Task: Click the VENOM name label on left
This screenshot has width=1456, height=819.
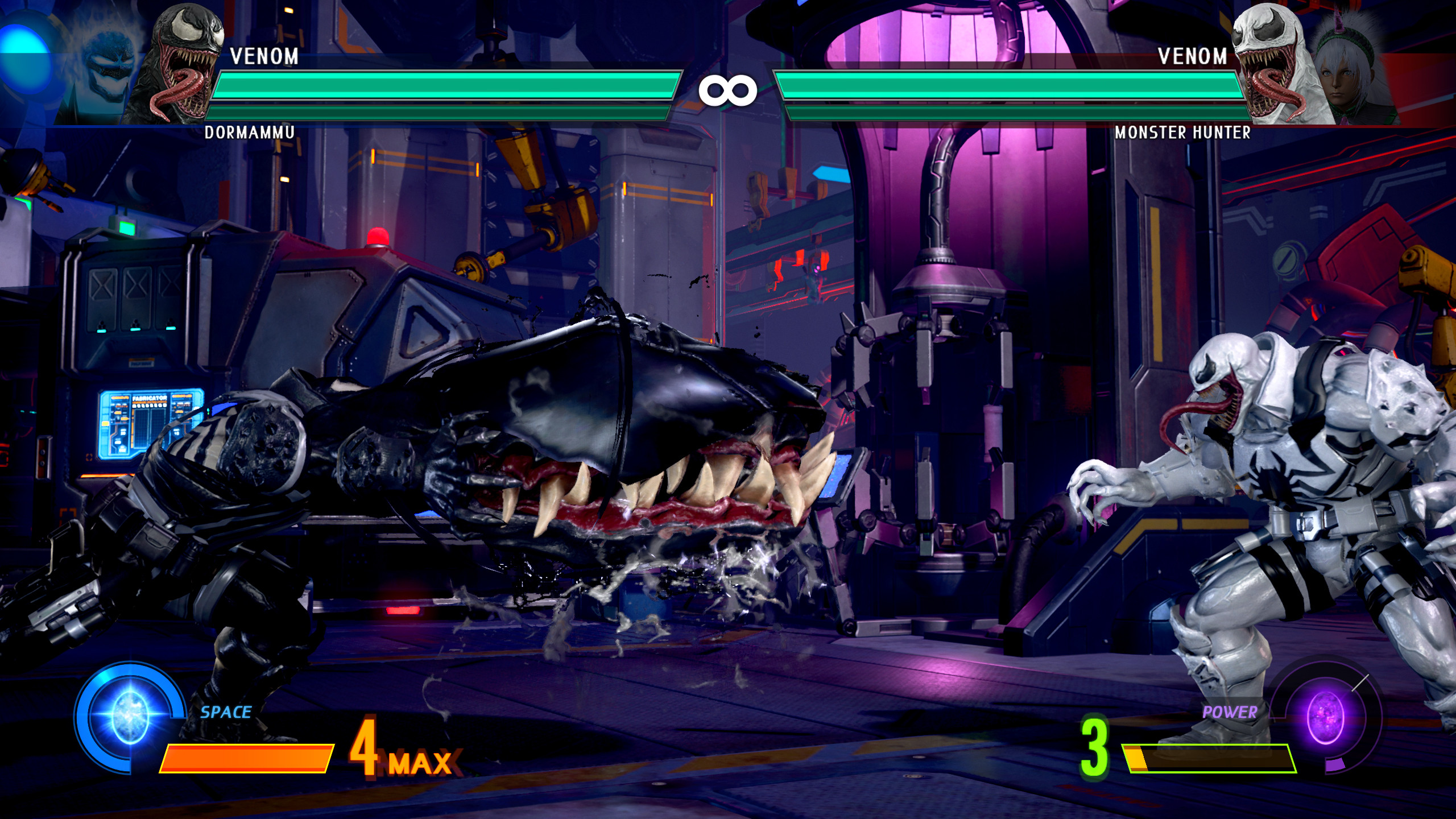Action: click(x=264, y=57)
